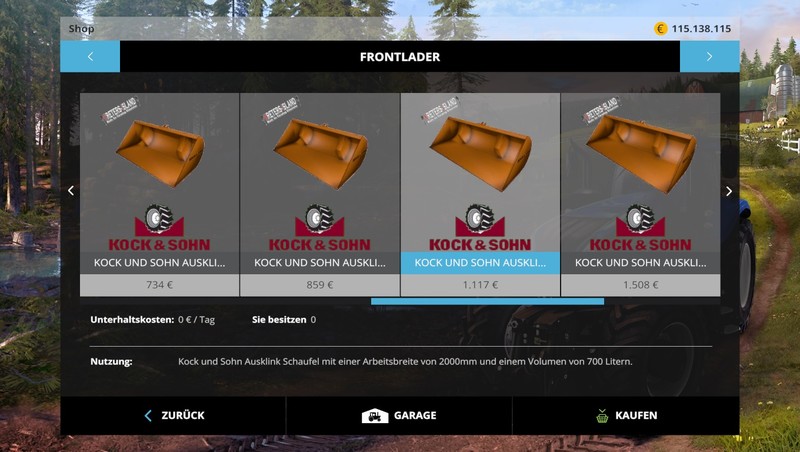The image size is (800, 452).
Task: Show earlier items with the left white arrow
Action: pos(70,191)
